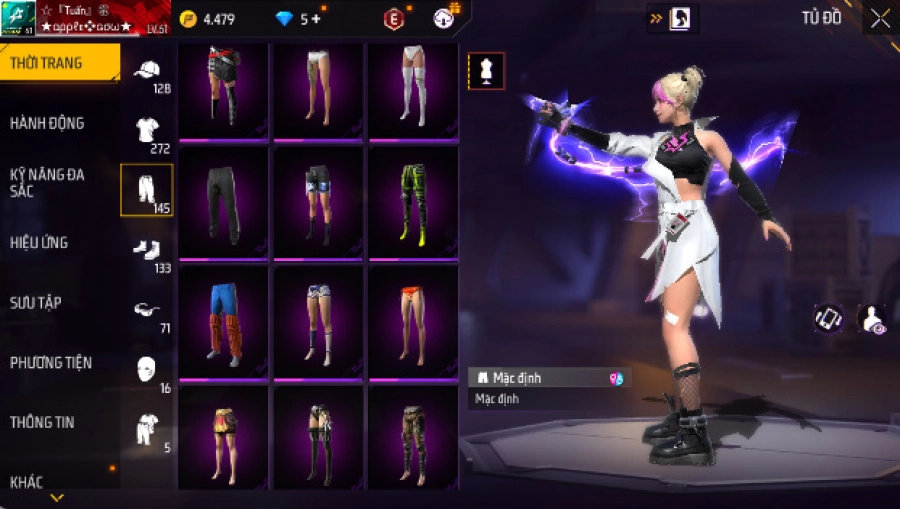This screenshot has height=509, width=900.
Task: Go to the Phương Tiện tab
Action: (48, 362)
